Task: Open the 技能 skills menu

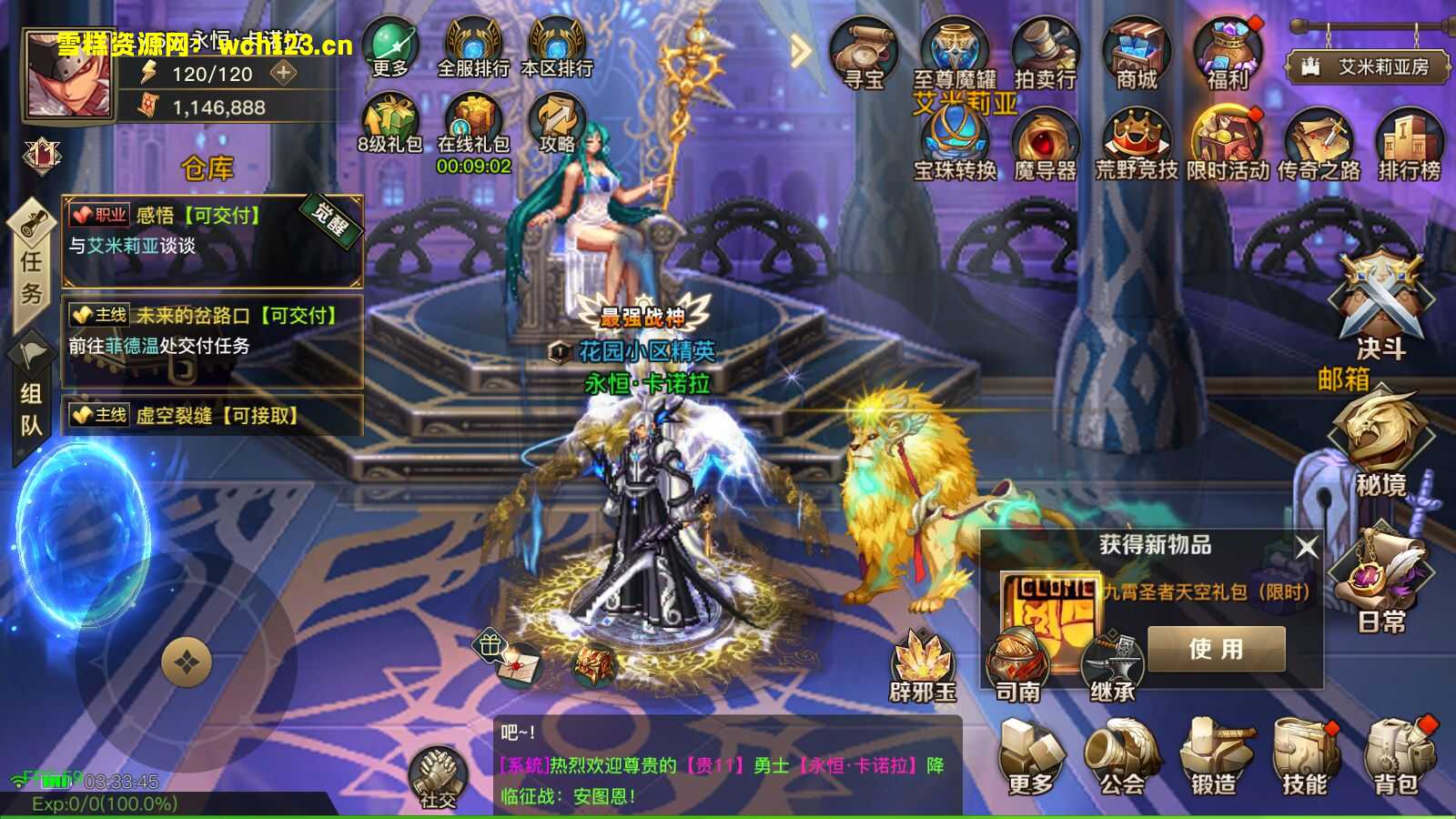Action: (1306, 757)
